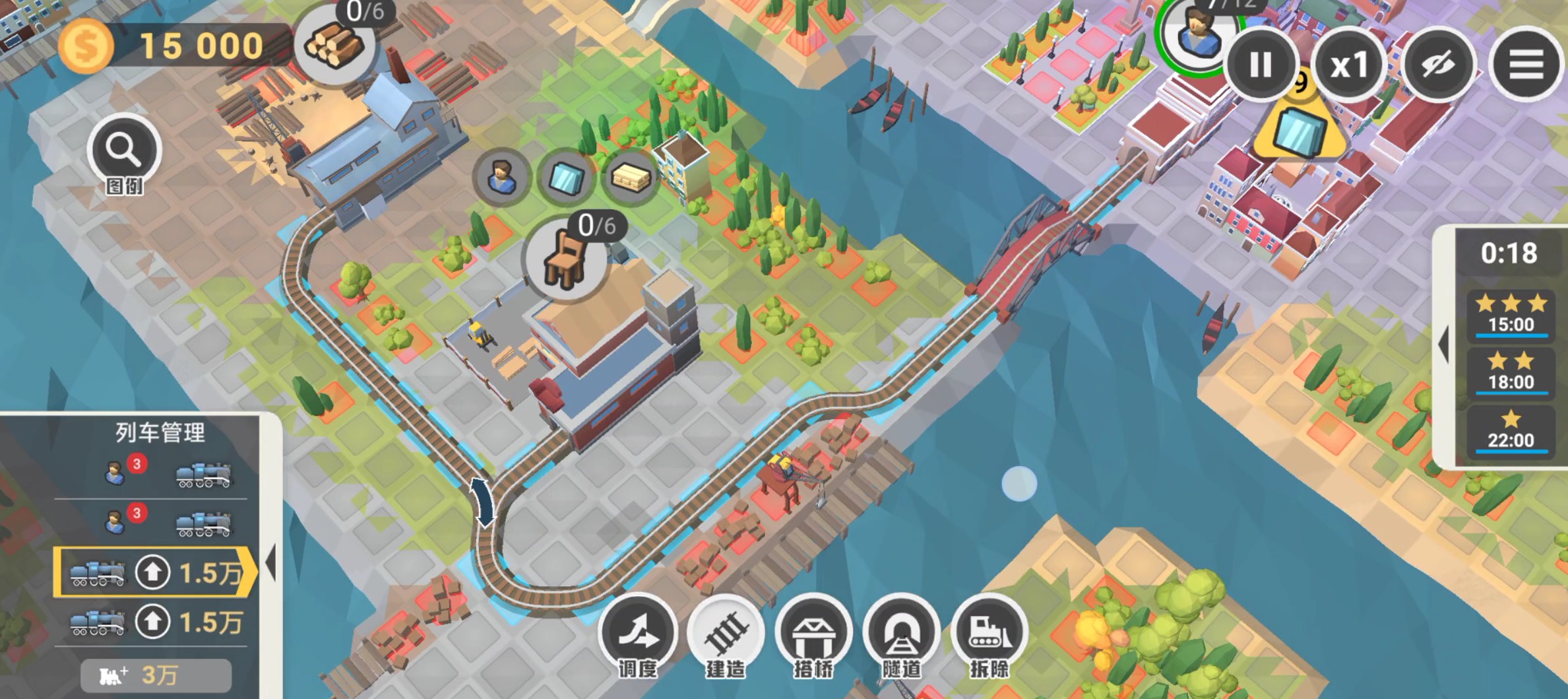Image resolution: width=1568 pixels, height=699 pixels.
Task: Select the 隧道 tunnel tool
Action: click(901, 634)
